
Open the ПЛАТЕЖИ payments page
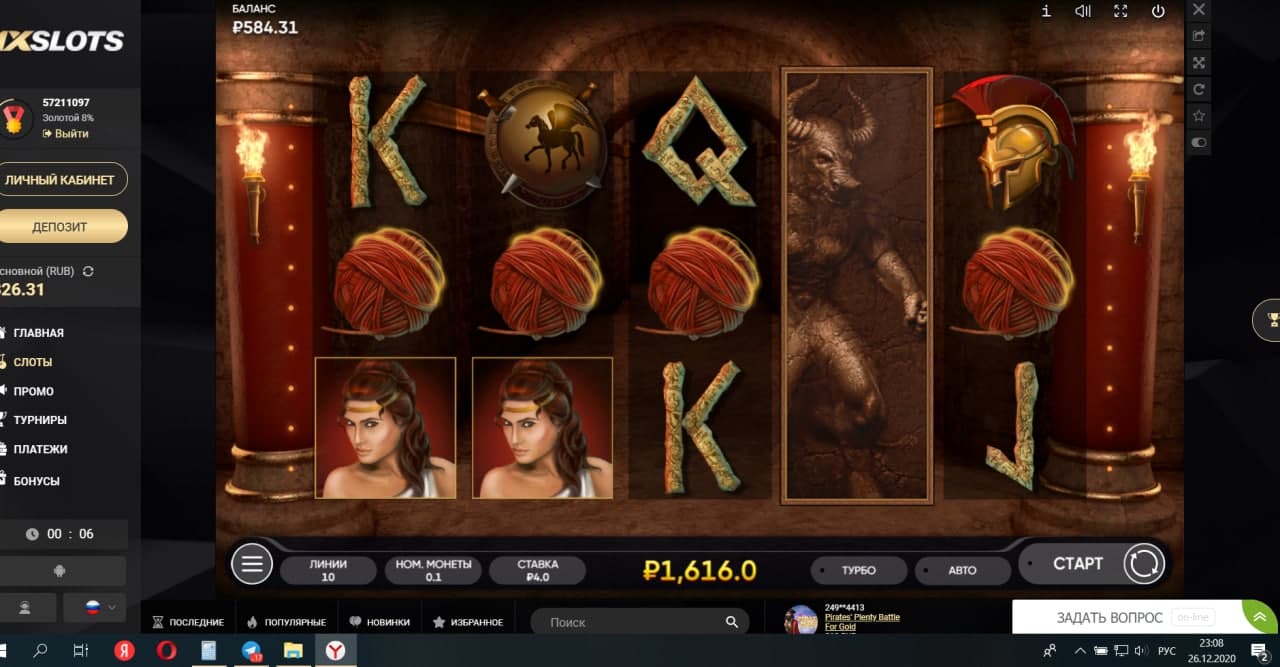coord(40,449)
